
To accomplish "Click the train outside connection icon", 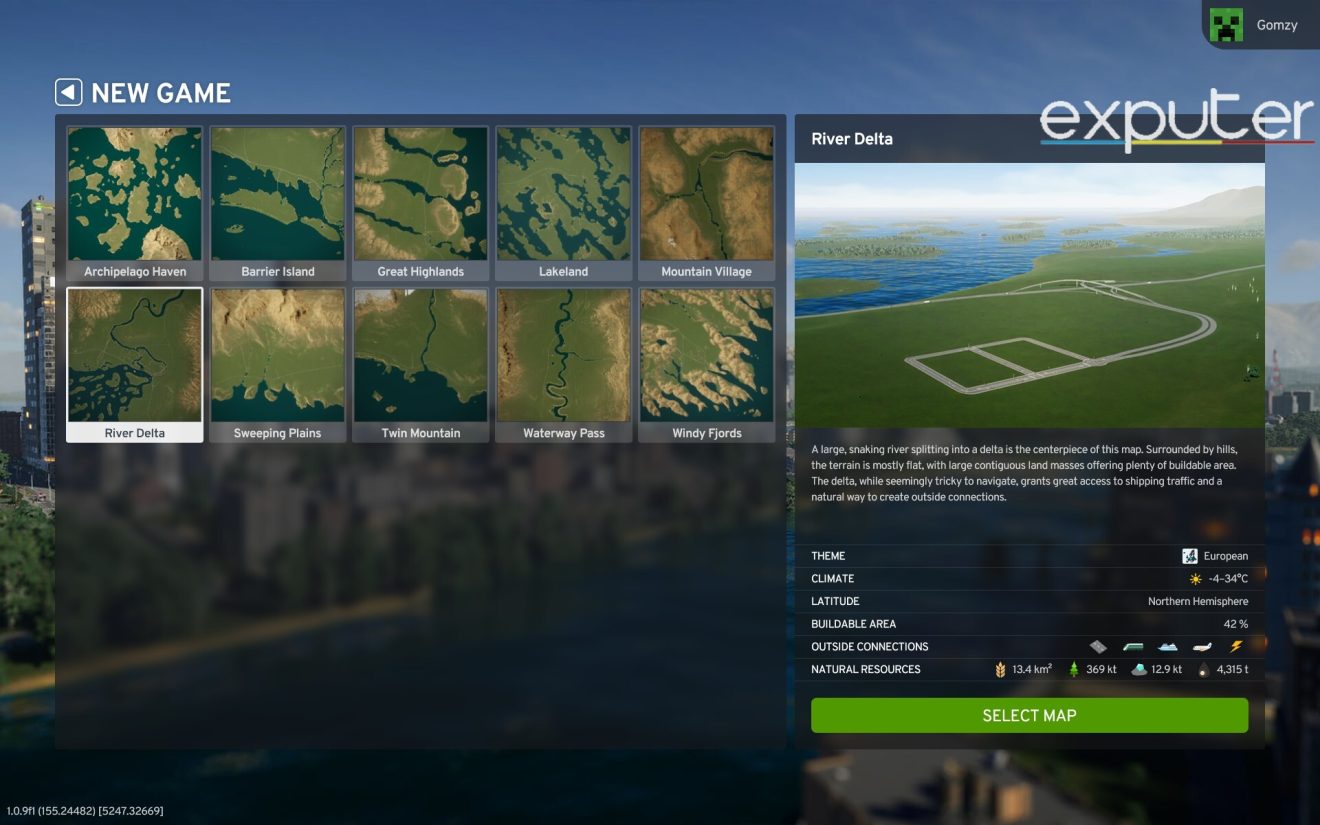I will [x=1132, y=647].
